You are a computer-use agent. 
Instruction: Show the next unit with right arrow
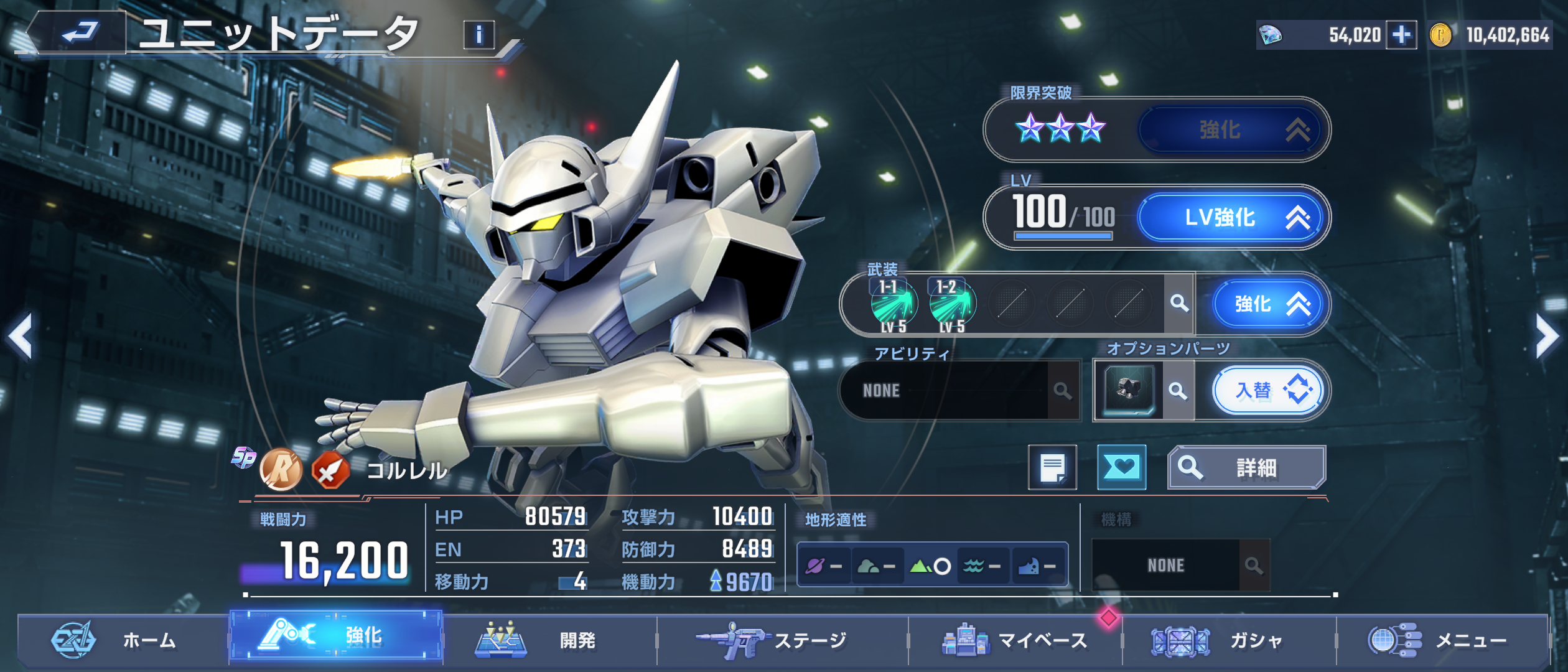(x=1547, y=337)
